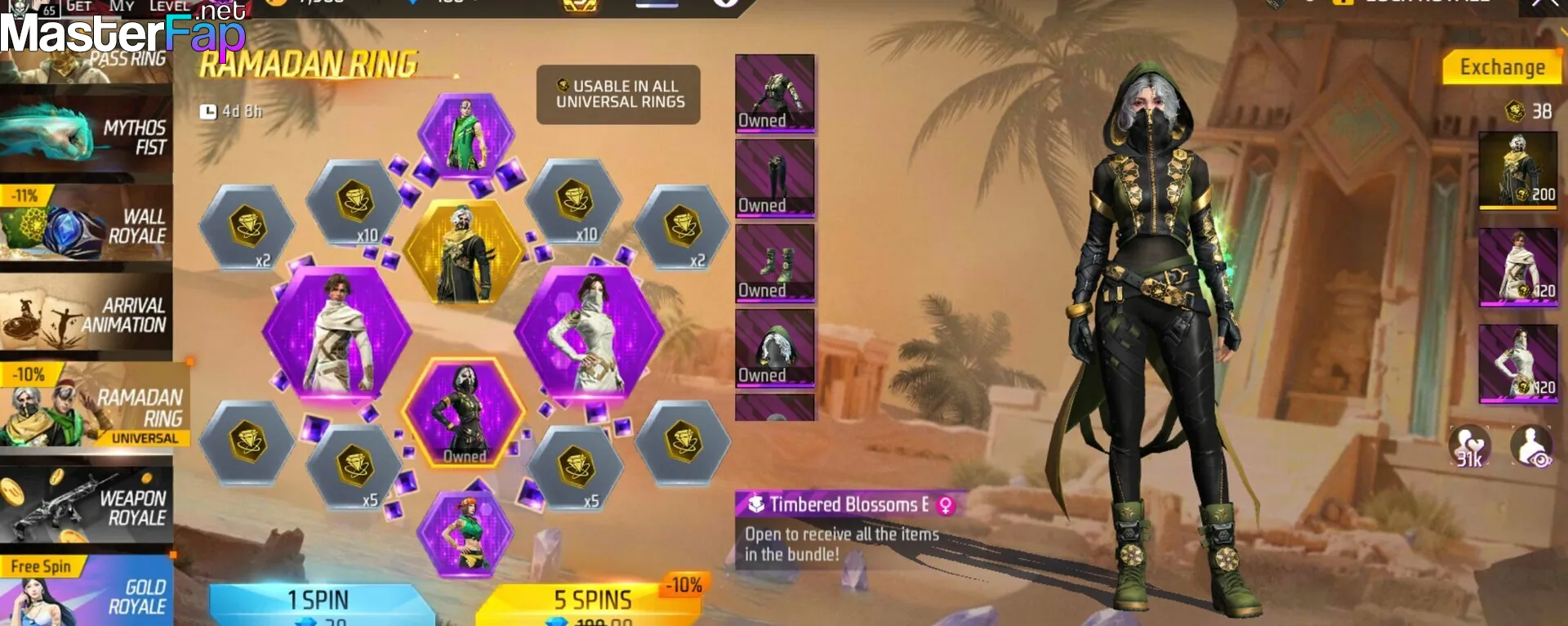Select the owned hooded mask head item

click(x=775, y=347)
